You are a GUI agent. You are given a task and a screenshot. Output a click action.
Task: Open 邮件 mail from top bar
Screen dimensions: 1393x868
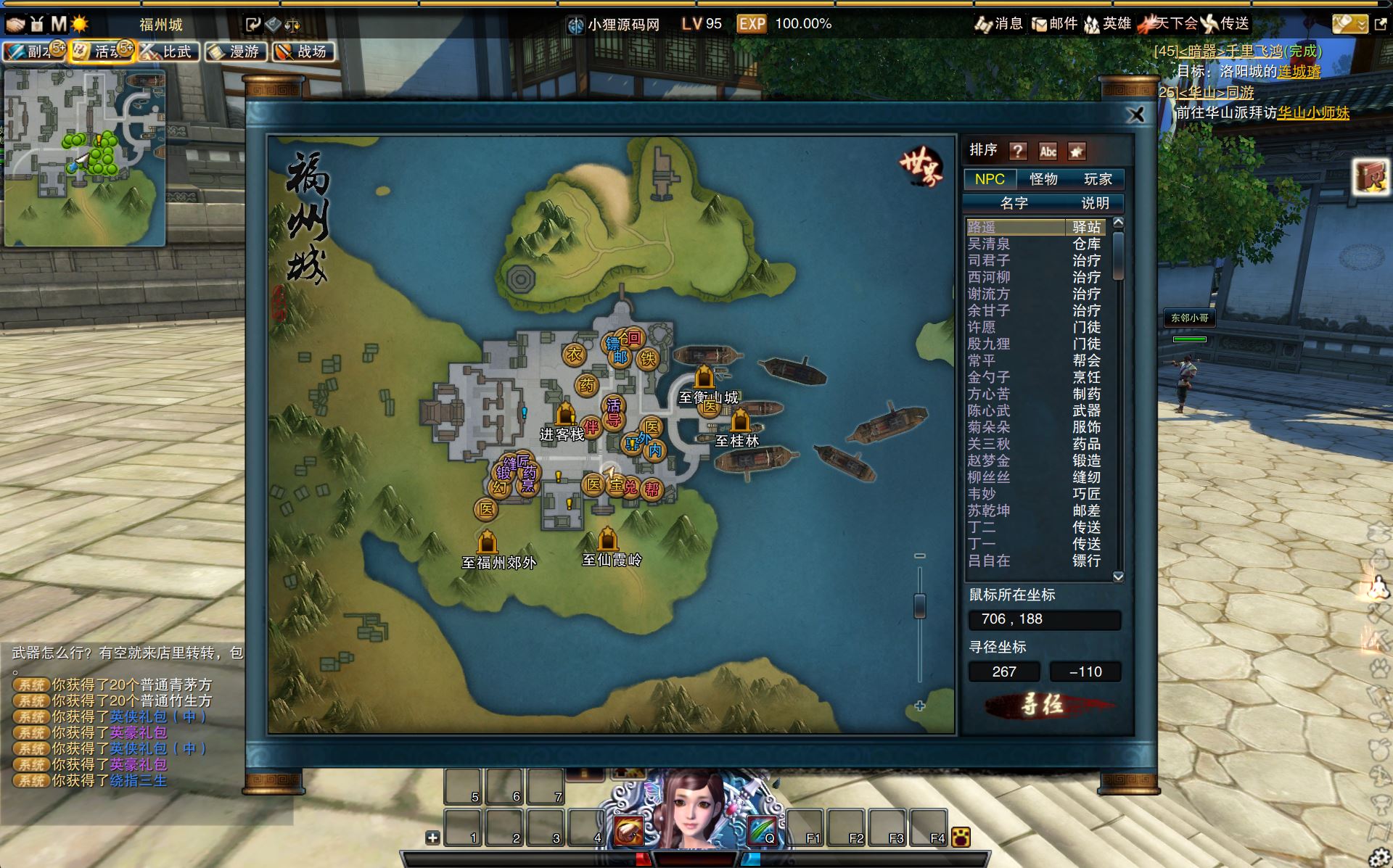pyautogui.click(x=1055, y=24)
